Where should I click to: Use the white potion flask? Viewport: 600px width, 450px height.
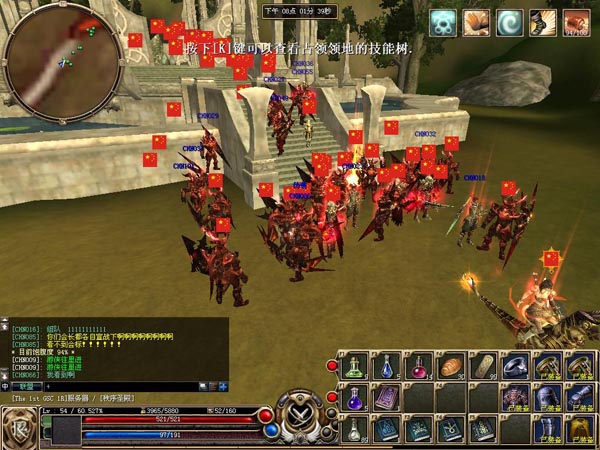[354, 430]
